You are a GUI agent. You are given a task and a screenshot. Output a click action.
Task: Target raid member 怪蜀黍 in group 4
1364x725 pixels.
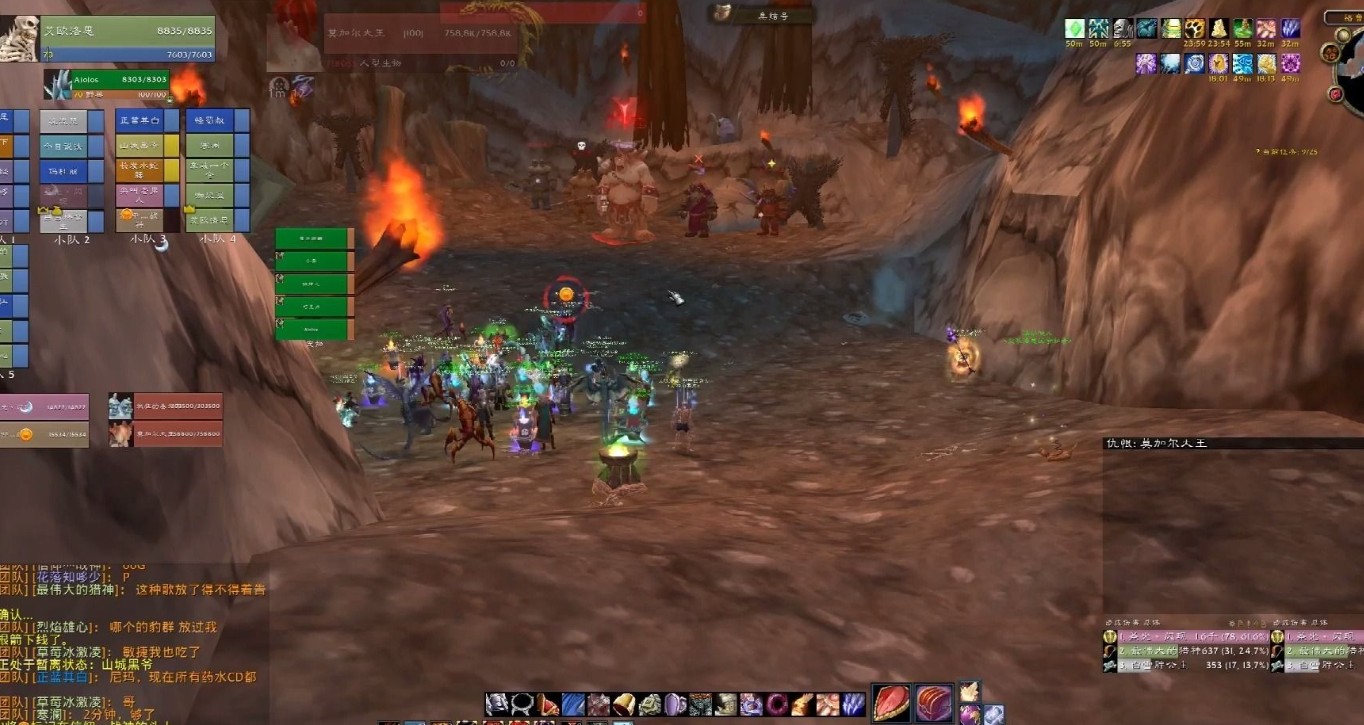tap(210, 120)
